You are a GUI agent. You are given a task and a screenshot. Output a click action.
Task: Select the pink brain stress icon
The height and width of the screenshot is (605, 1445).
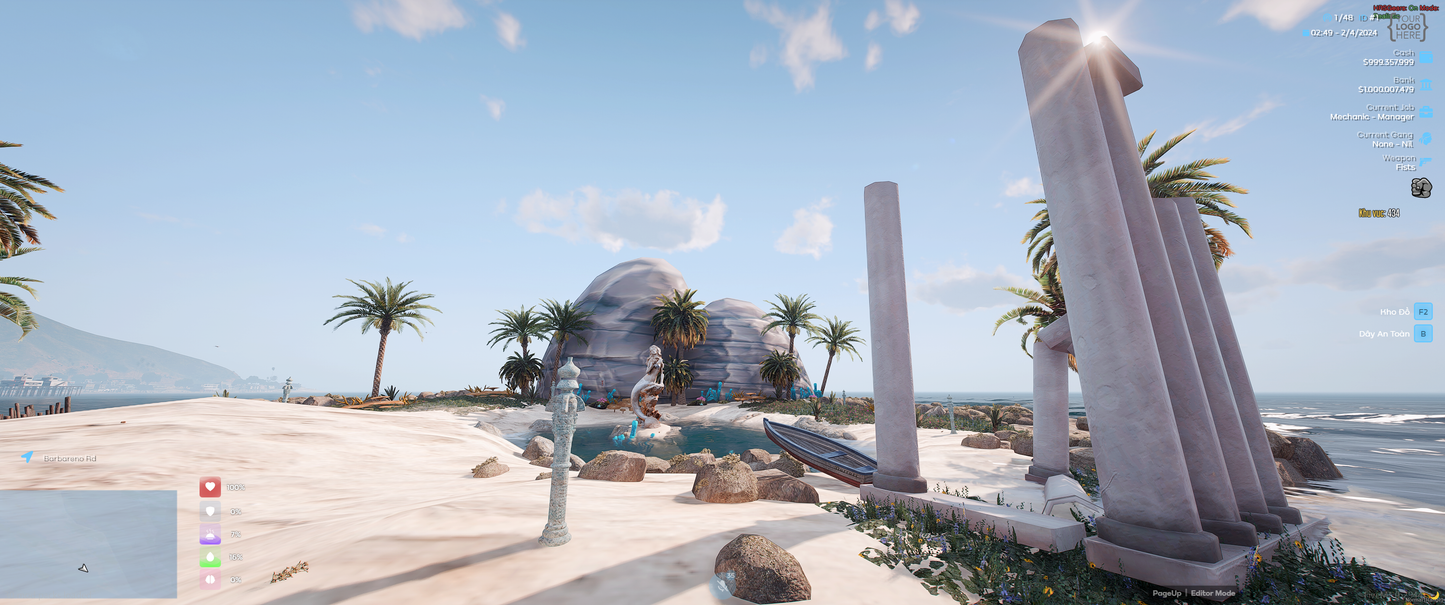point(210,579)
